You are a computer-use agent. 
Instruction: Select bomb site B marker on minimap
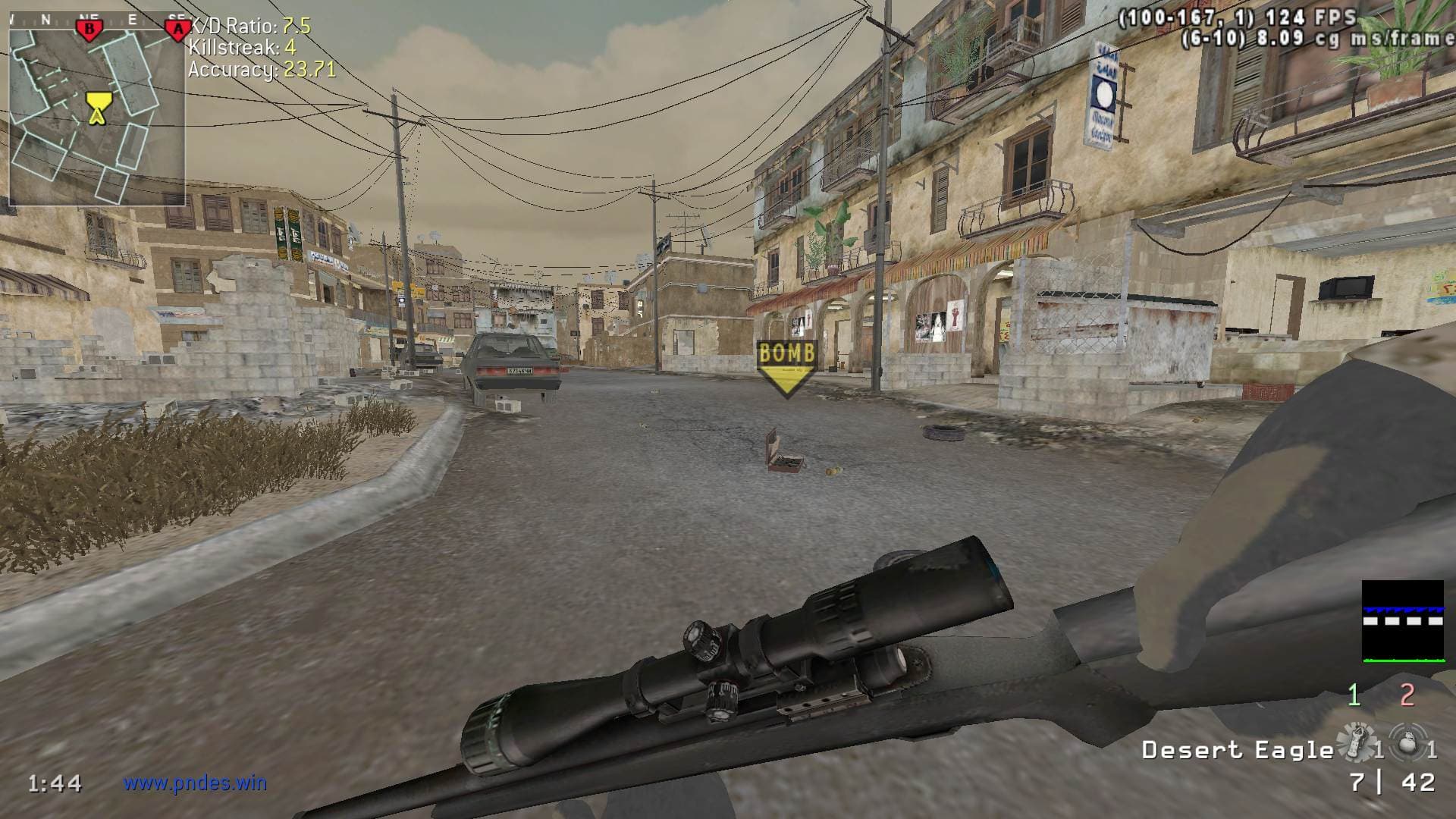point(89,30)
